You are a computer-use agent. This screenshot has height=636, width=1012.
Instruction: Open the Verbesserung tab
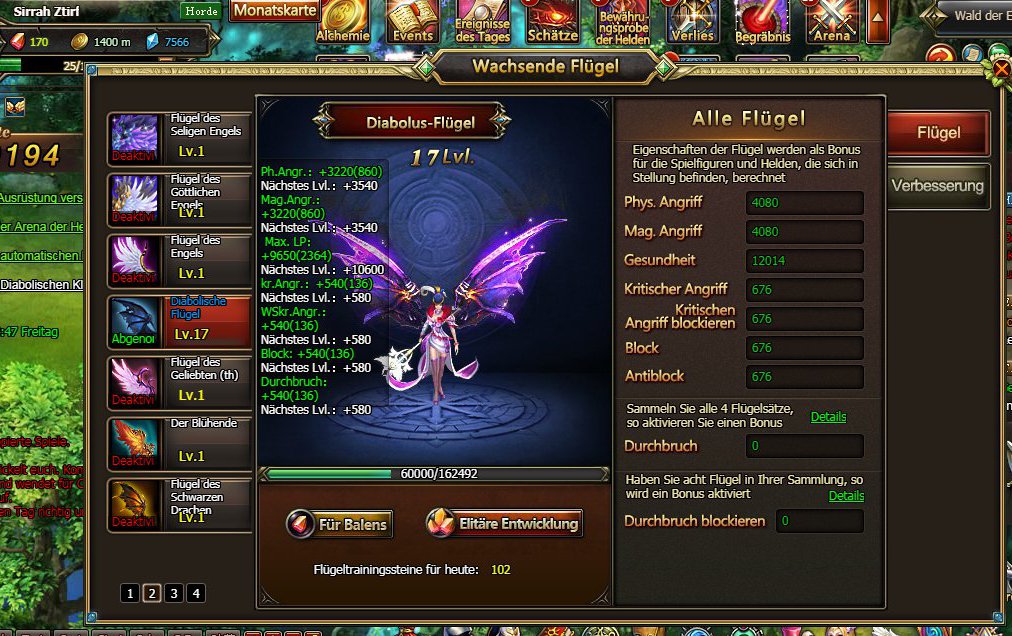point(937,186)
